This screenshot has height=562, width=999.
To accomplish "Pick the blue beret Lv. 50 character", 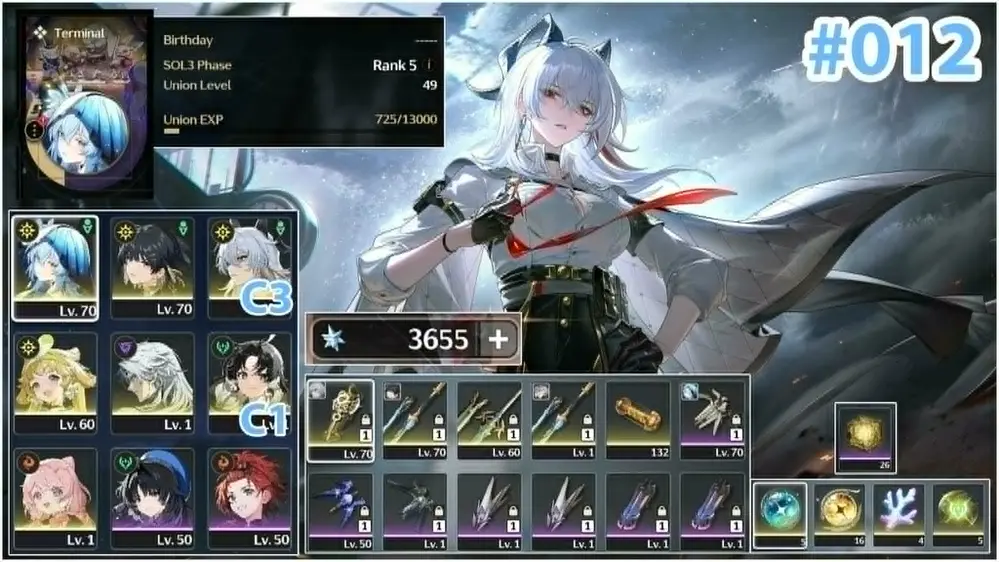I will (152, 496).
